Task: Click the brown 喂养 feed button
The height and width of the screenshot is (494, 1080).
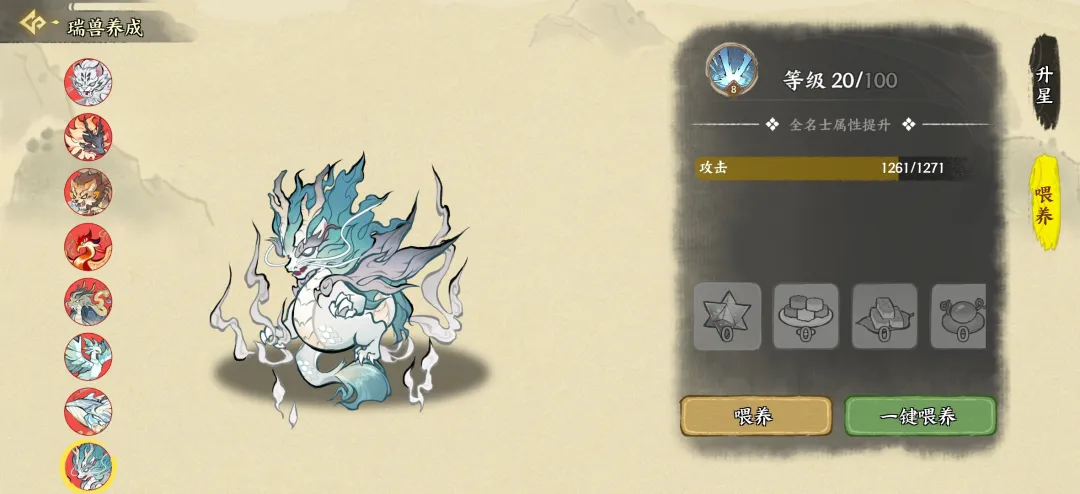Action: (755, 416)
